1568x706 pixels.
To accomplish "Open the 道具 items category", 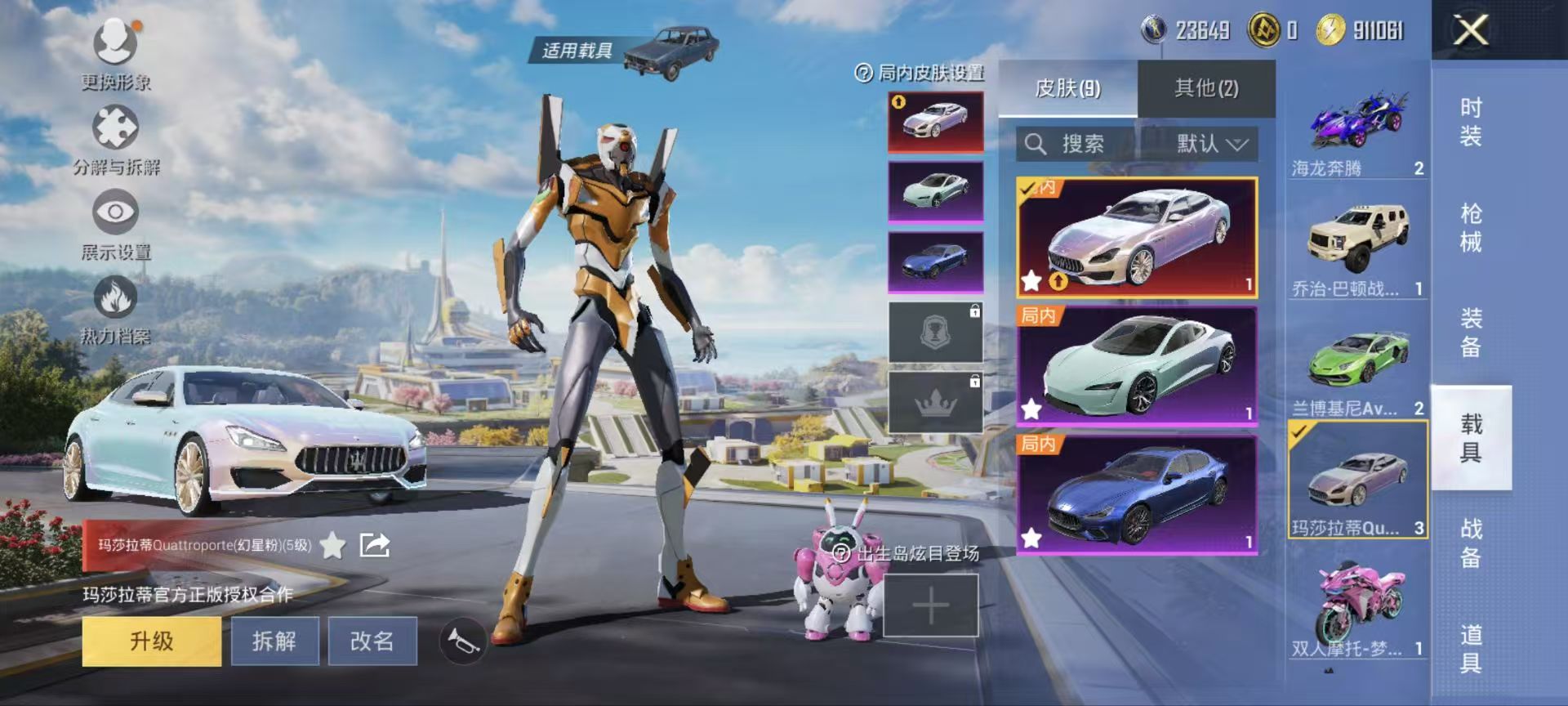I will 1471,649.
